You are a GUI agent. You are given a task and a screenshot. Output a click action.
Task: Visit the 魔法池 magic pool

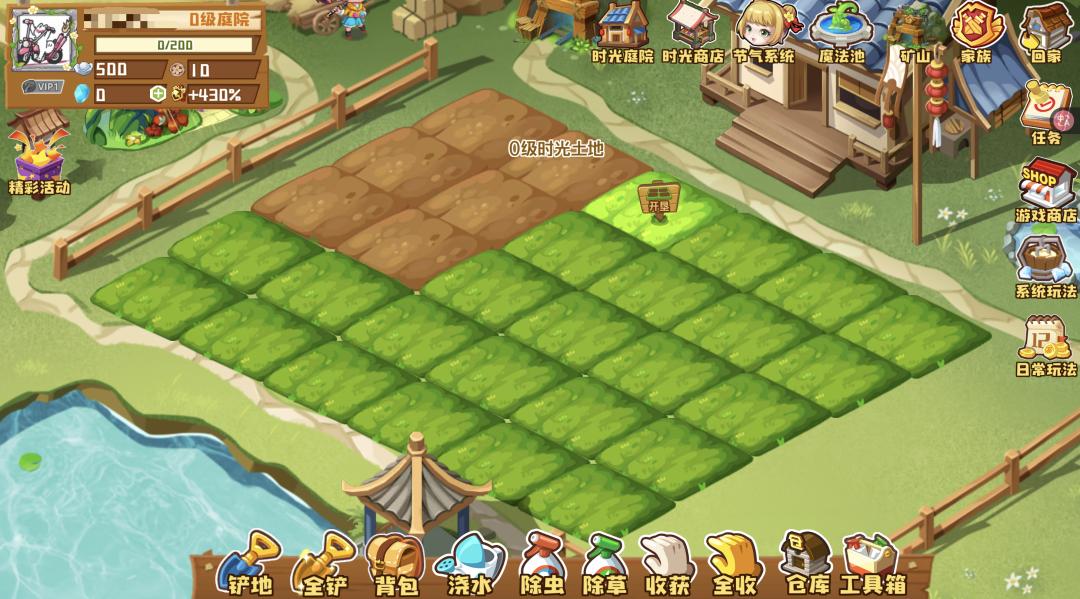click(841, 32)
